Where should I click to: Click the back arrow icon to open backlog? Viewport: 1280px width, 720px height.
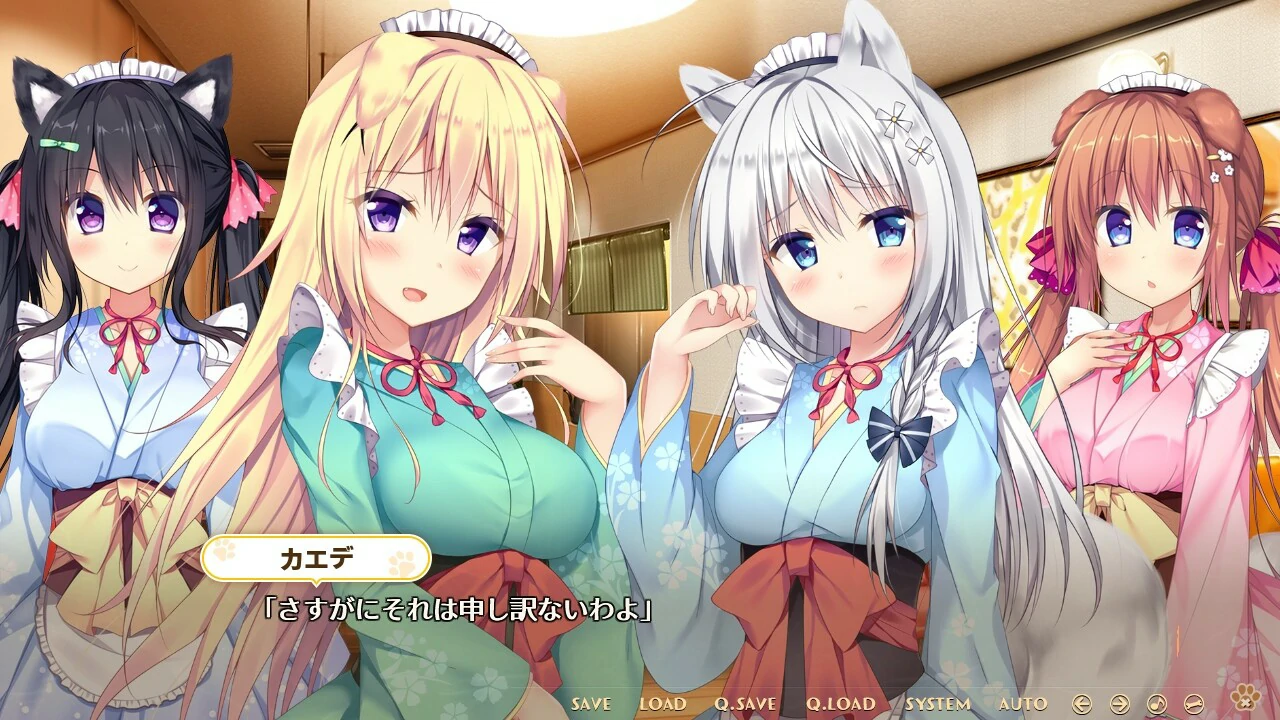[x=1082, y=704]
